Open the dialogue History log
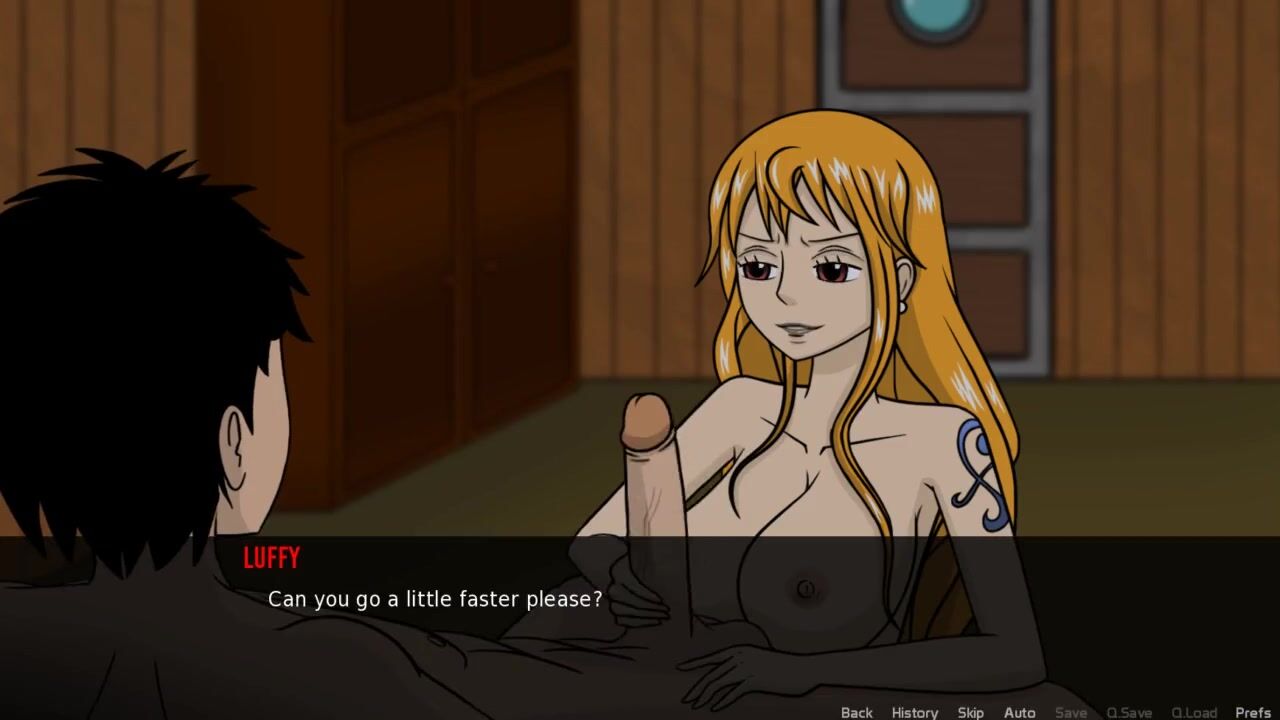The width and height of the screenshot is (1280, 720). pyautogui.click(x=914, y=712)
